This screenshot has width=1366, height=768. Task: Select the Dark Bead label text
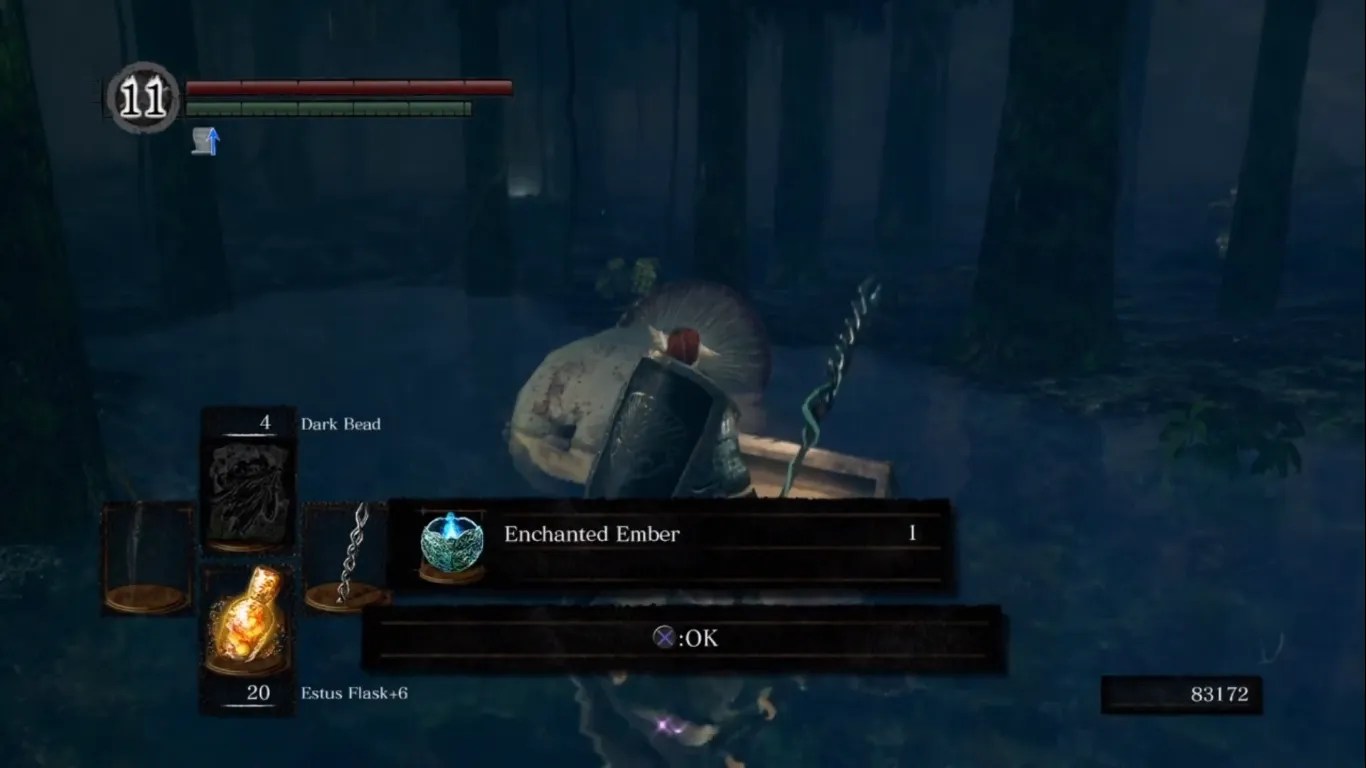(x=339, y=424)
